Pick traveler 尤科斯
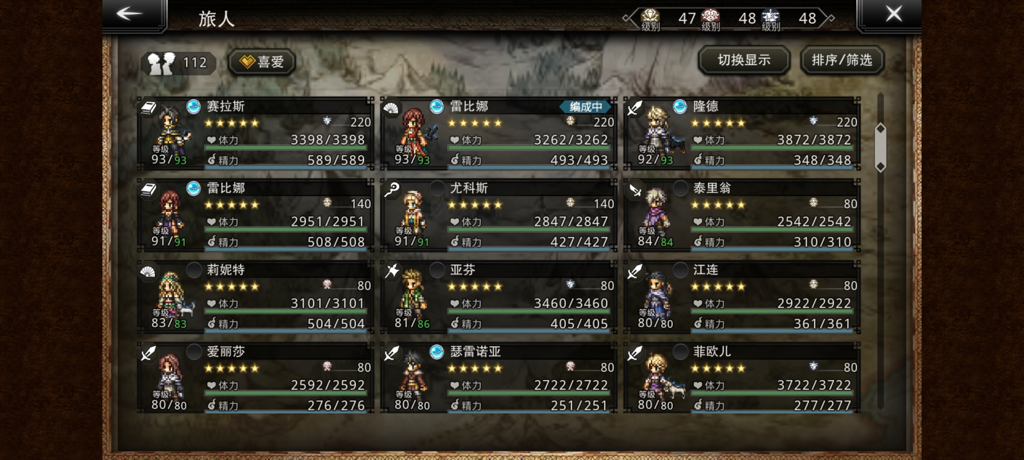 point(499,214)
